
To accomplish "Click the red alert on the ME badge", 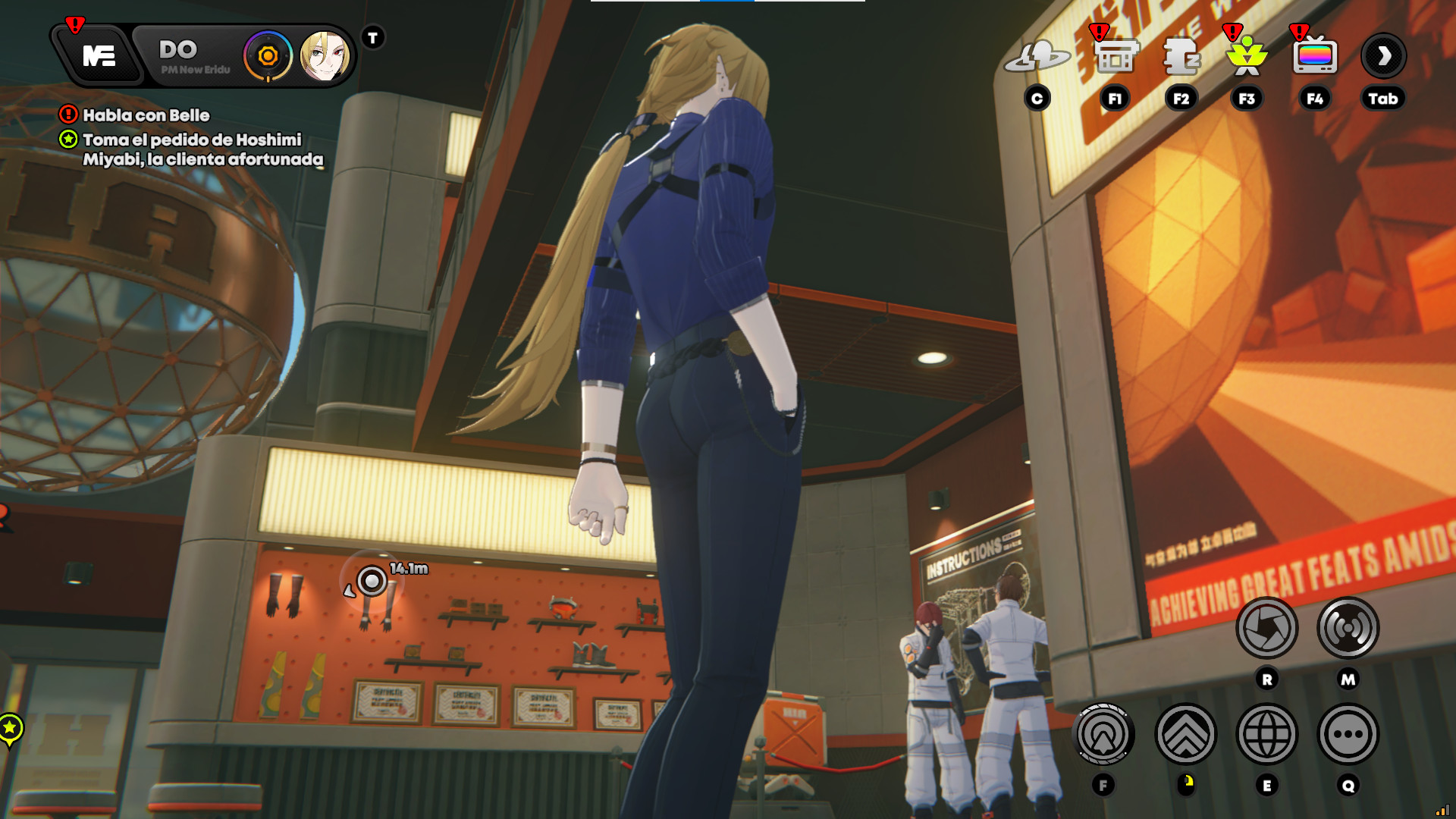I will tap(74, 24).
